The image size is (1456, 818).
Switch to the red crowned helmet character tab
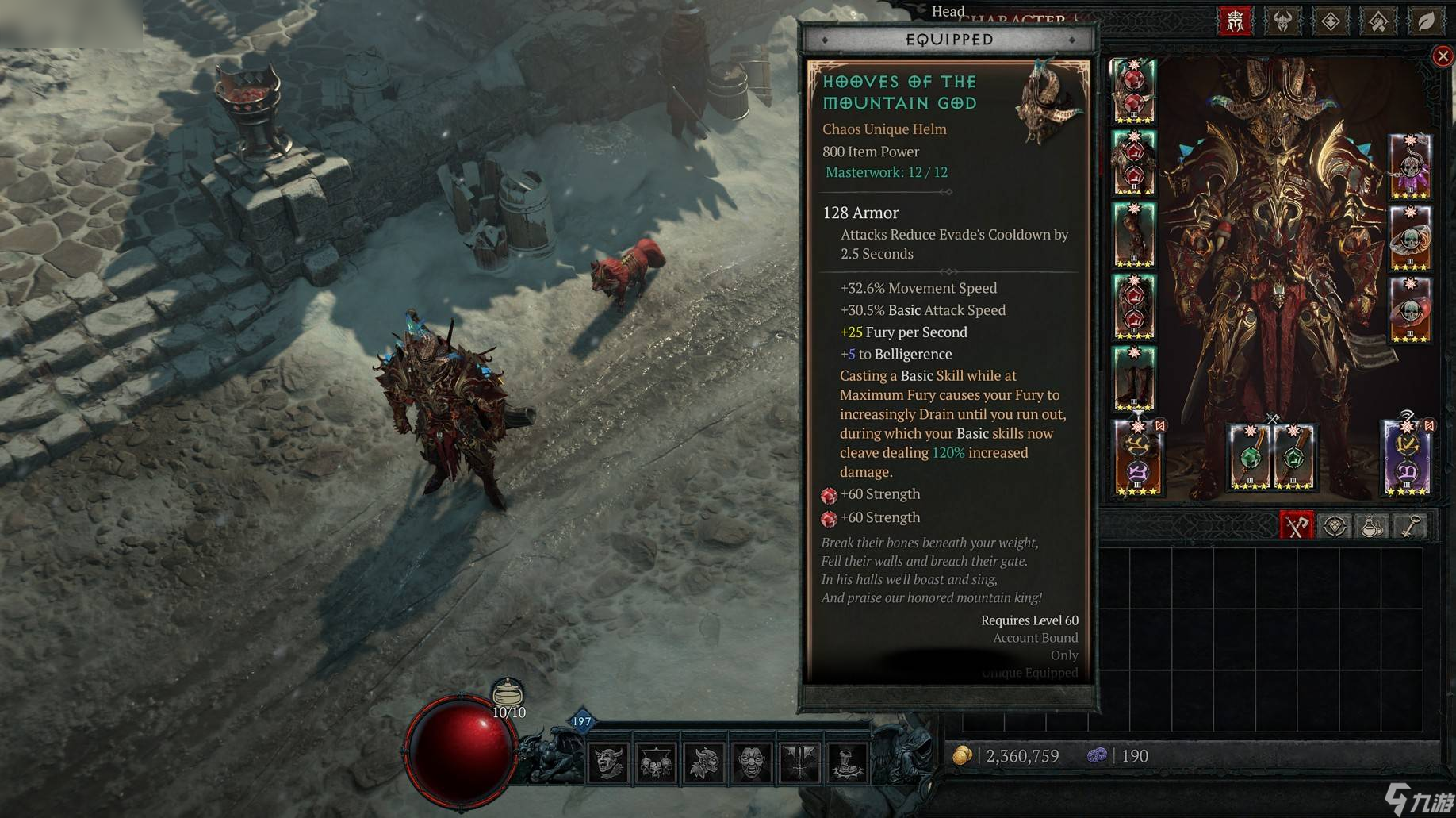pos(1235,21)
